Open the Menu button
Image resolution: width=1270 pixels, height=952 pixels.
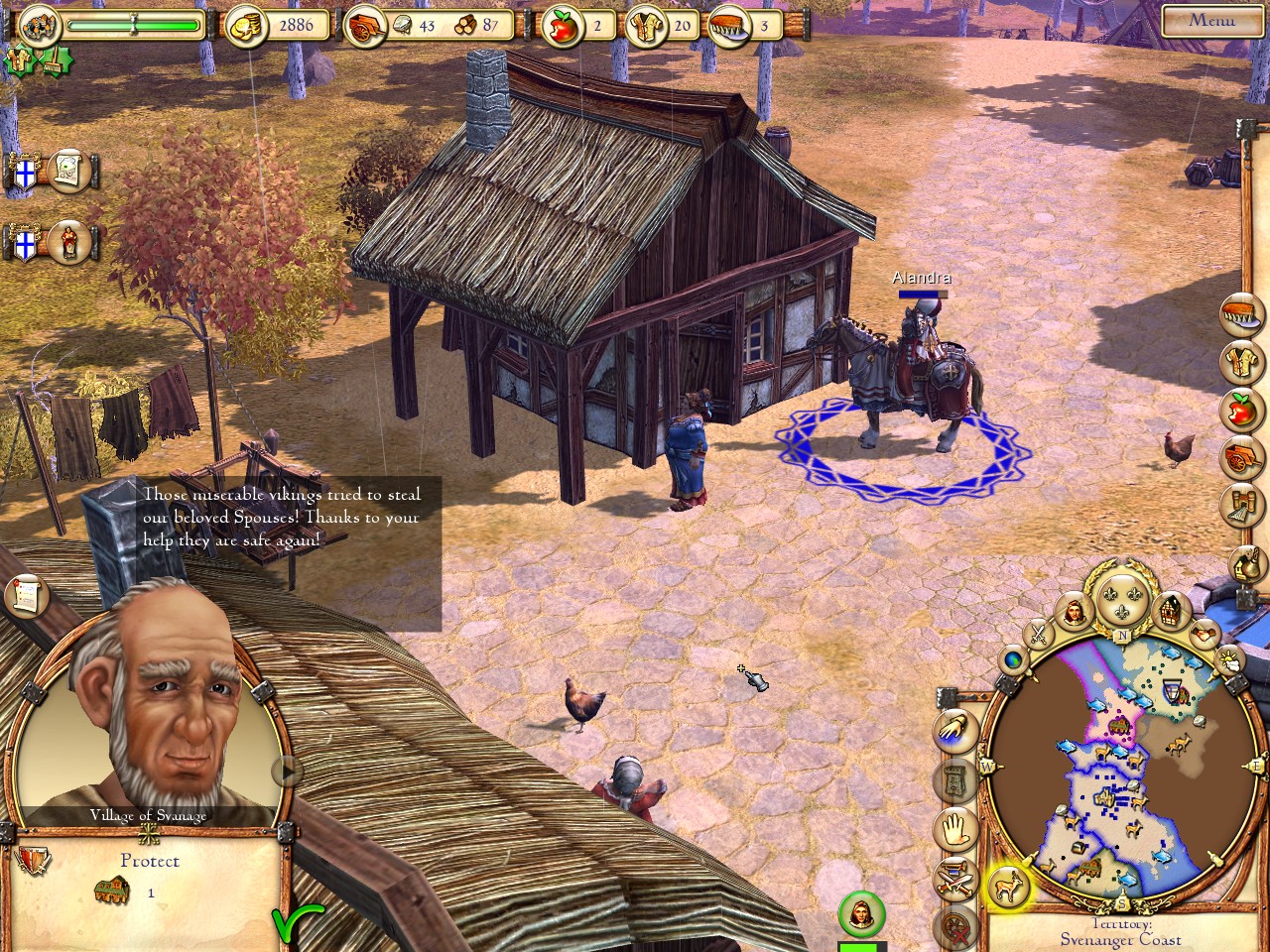[1211, 19]
